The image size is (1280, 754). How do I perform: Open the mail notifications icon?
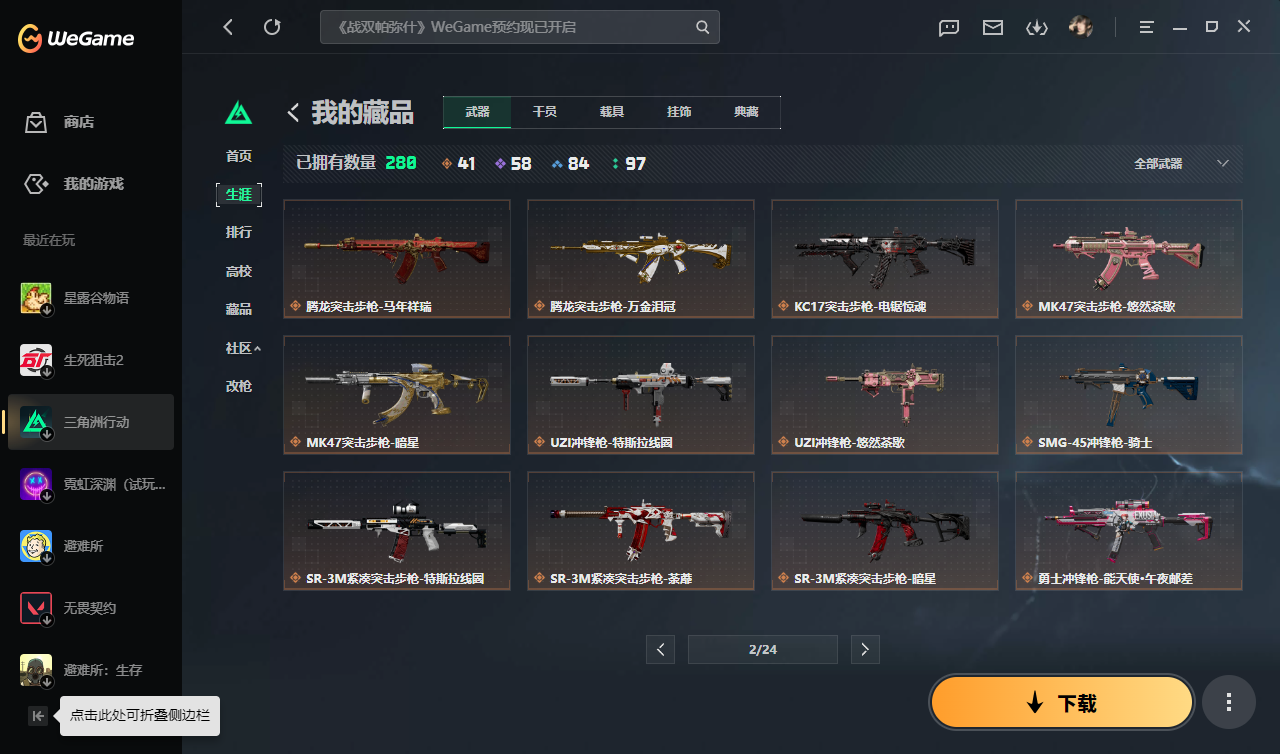[992, 27]
